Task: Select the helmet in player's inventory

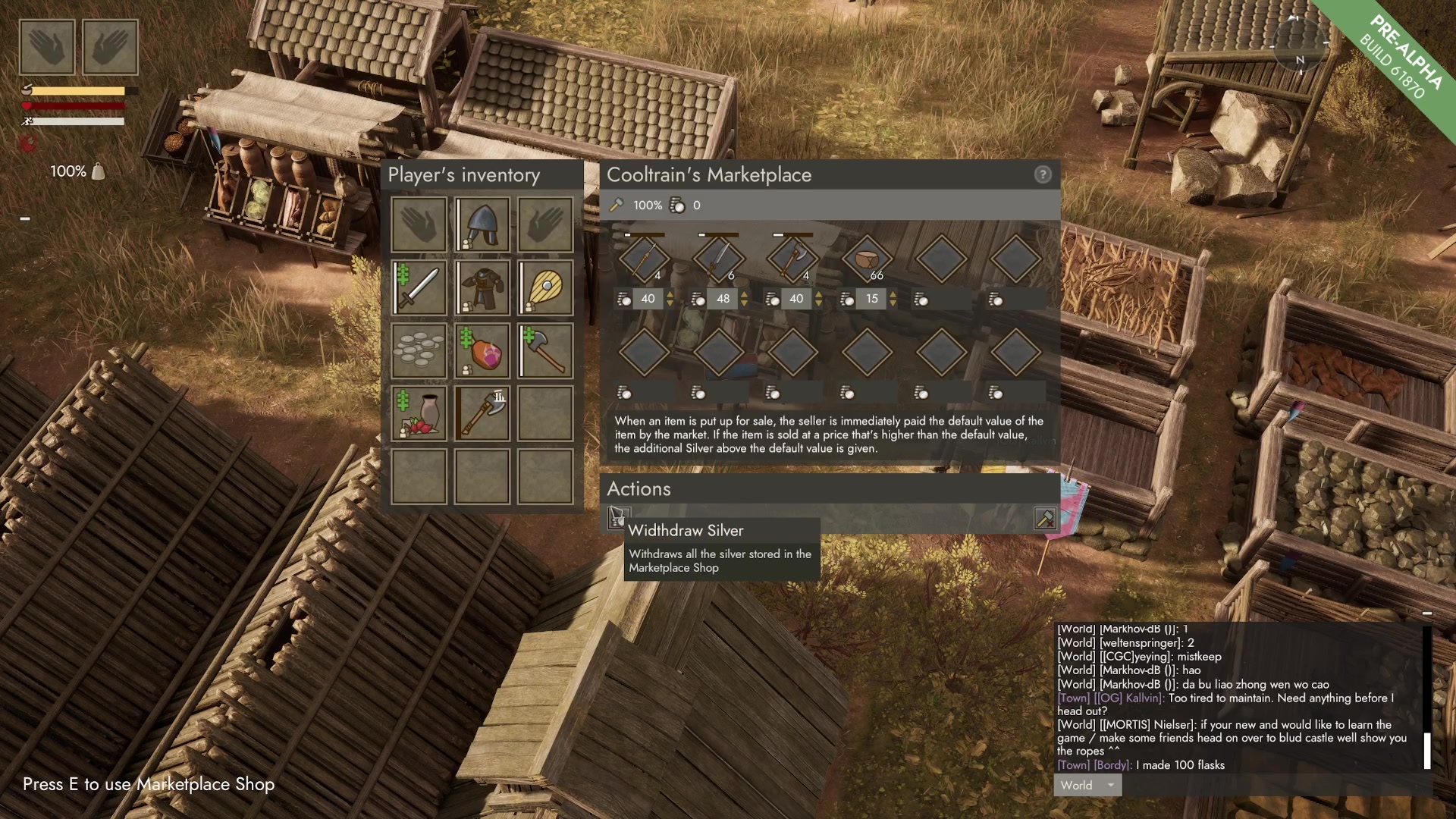Action: [x=482, y=225]
